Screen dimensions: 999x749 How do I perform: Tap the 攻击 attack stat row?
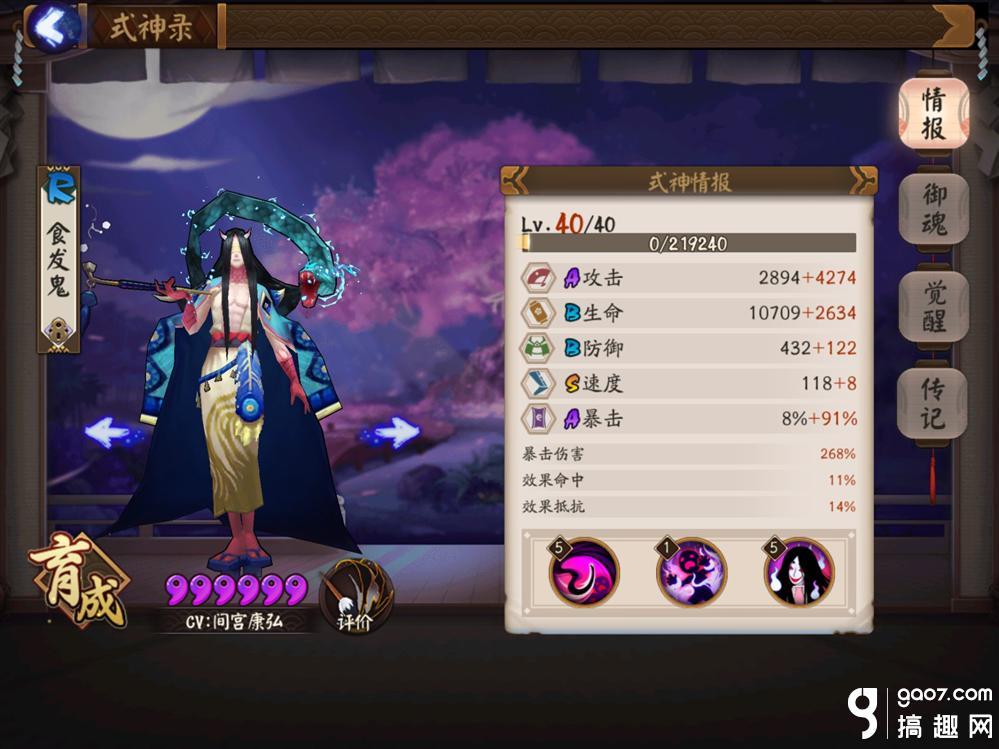(689, 277)
